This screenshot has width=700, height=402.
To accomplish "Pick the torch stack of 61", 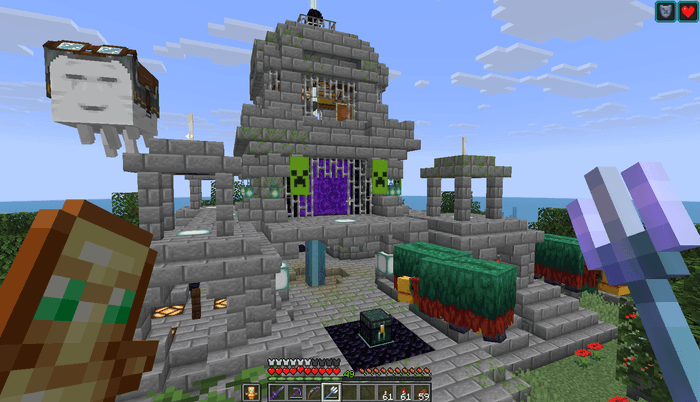I will (x=386, y=393).
